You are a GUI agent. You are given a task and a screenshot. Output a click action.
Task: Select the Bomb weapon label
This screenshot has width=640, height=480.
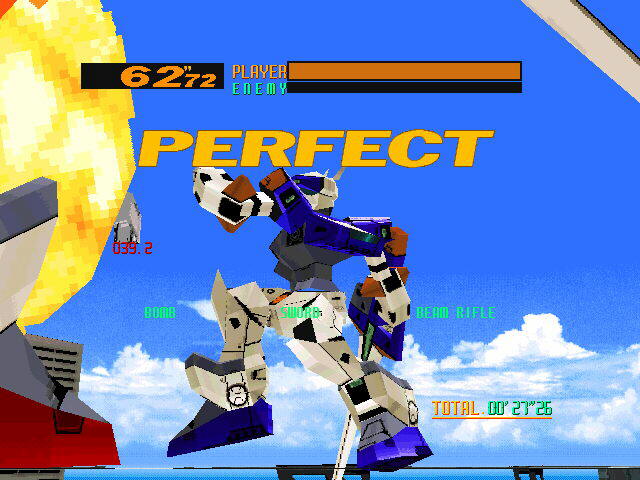pyautogui.click(x=160, y=313)
